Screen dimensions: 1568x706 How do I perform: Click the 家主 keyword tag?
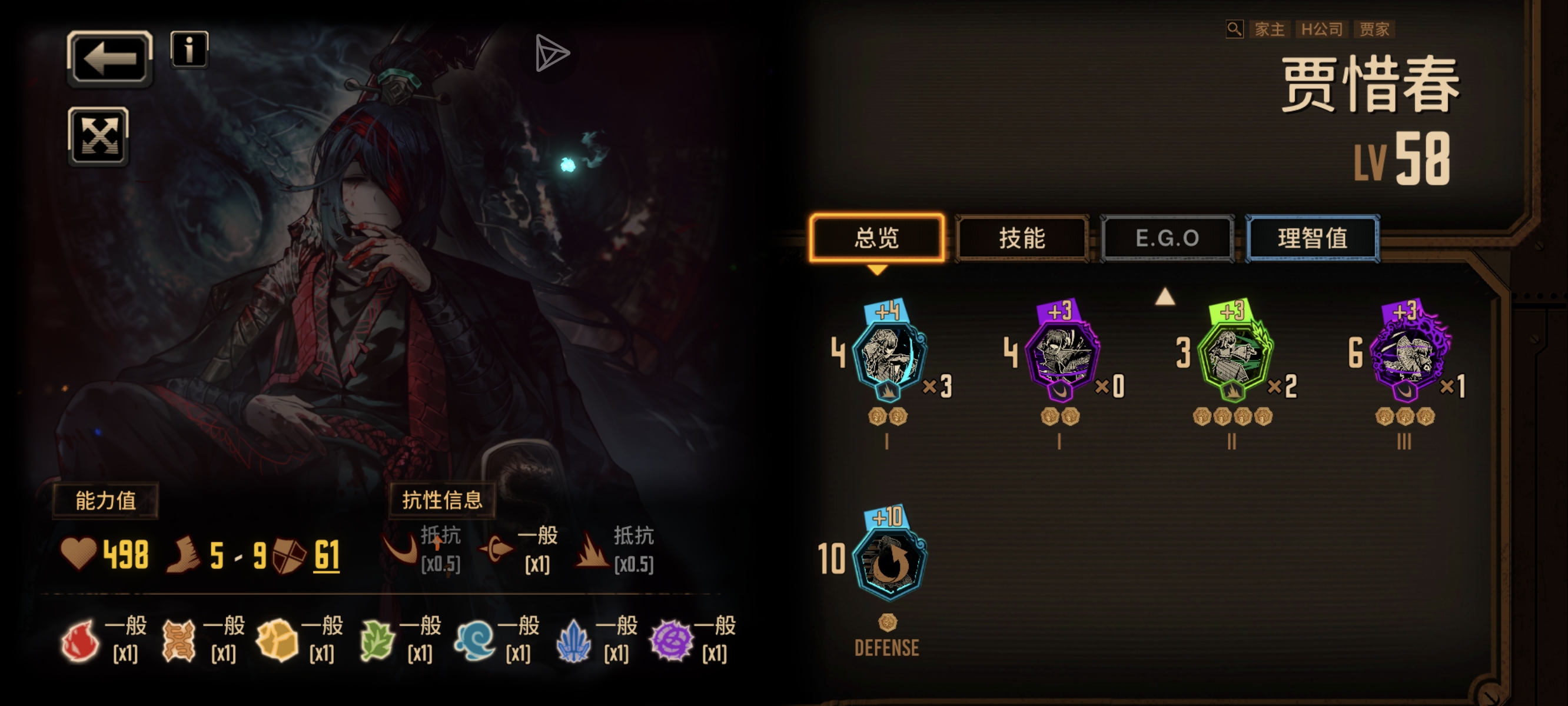(x=1269, y=29)
